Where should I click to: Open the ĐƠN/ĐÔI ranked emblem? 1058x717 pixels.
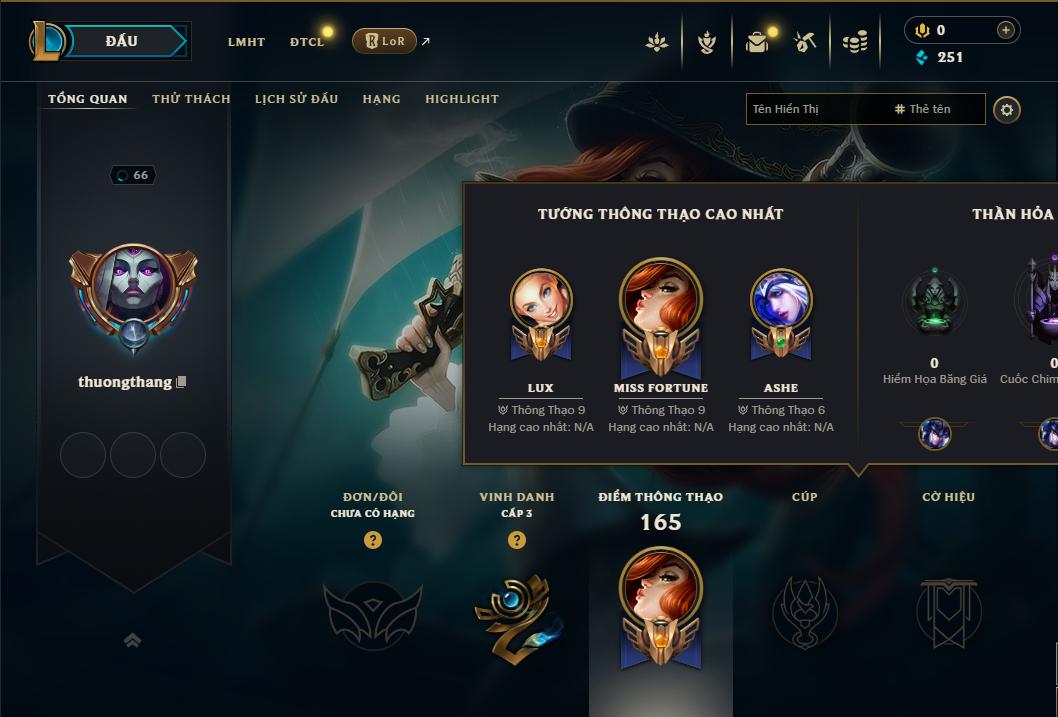[372, 612]
